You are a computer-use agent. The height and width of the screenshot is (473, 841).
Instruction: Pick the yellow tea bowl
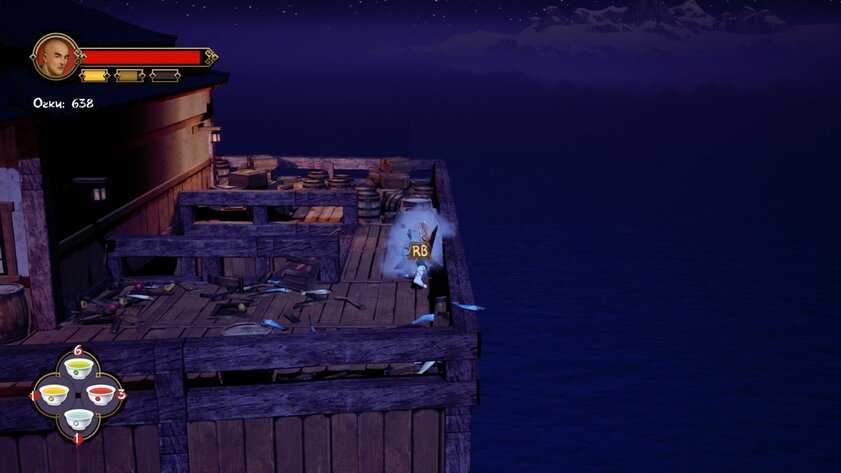click(x=54, y=394)
